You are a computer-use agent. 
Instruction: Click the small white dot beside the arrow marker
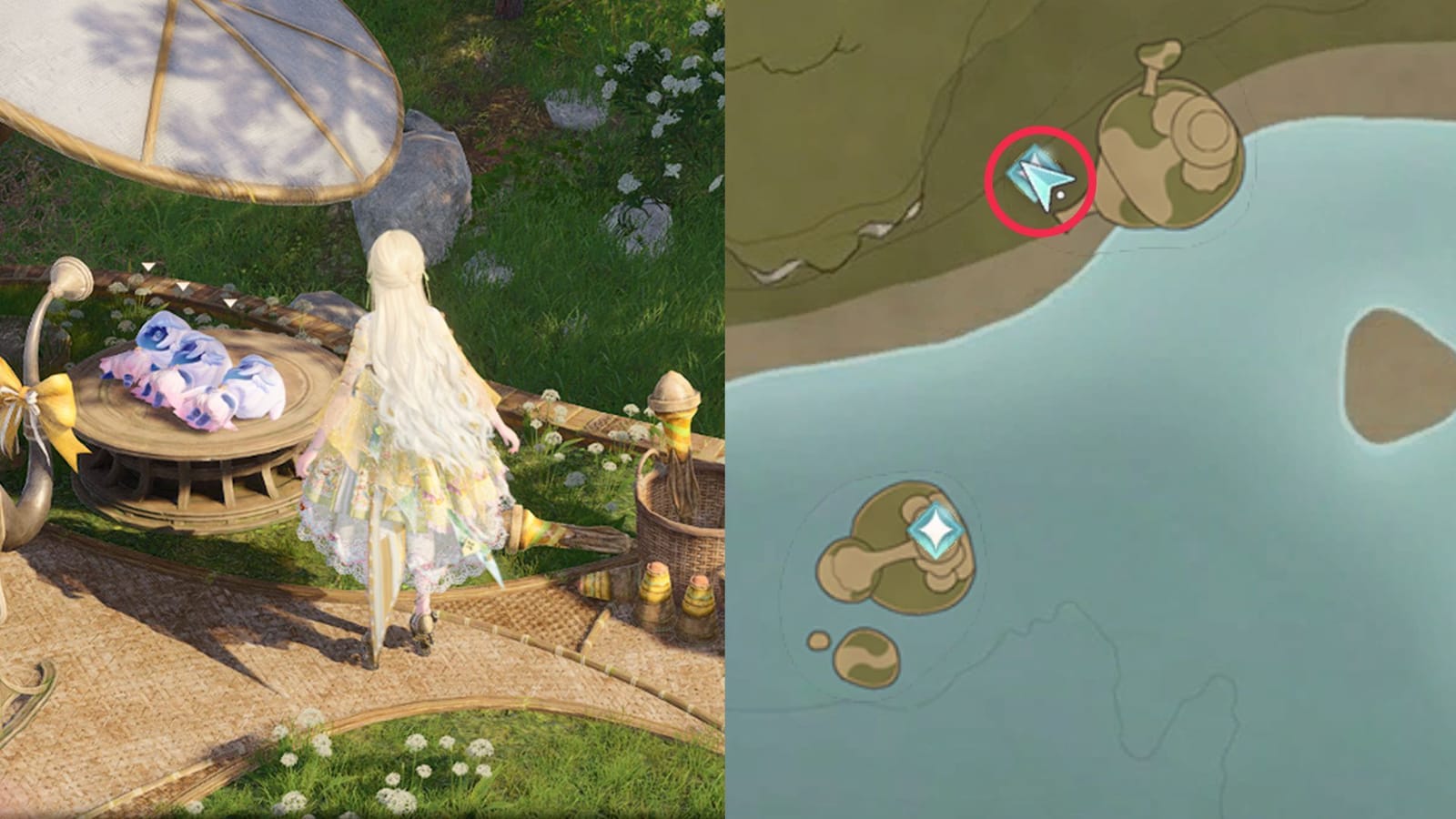click(x=1063, y=194)
